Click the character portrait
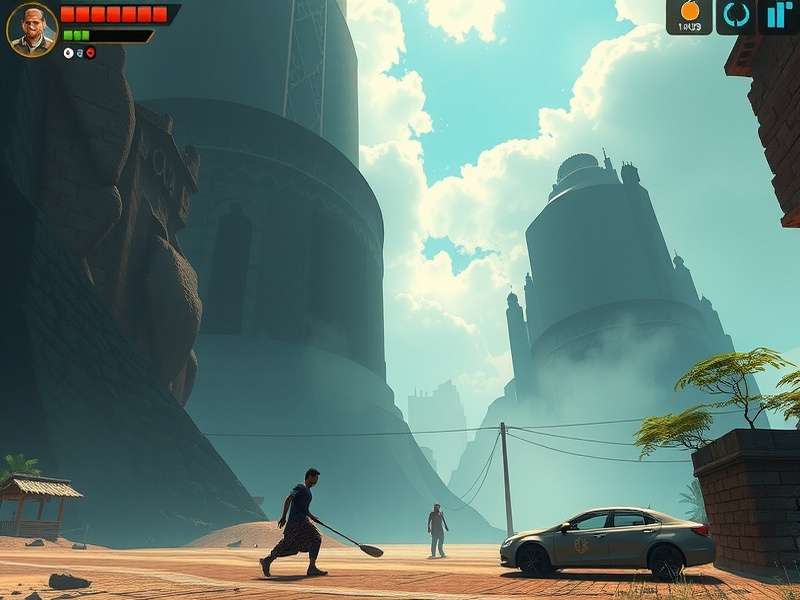 pos(31,29)
